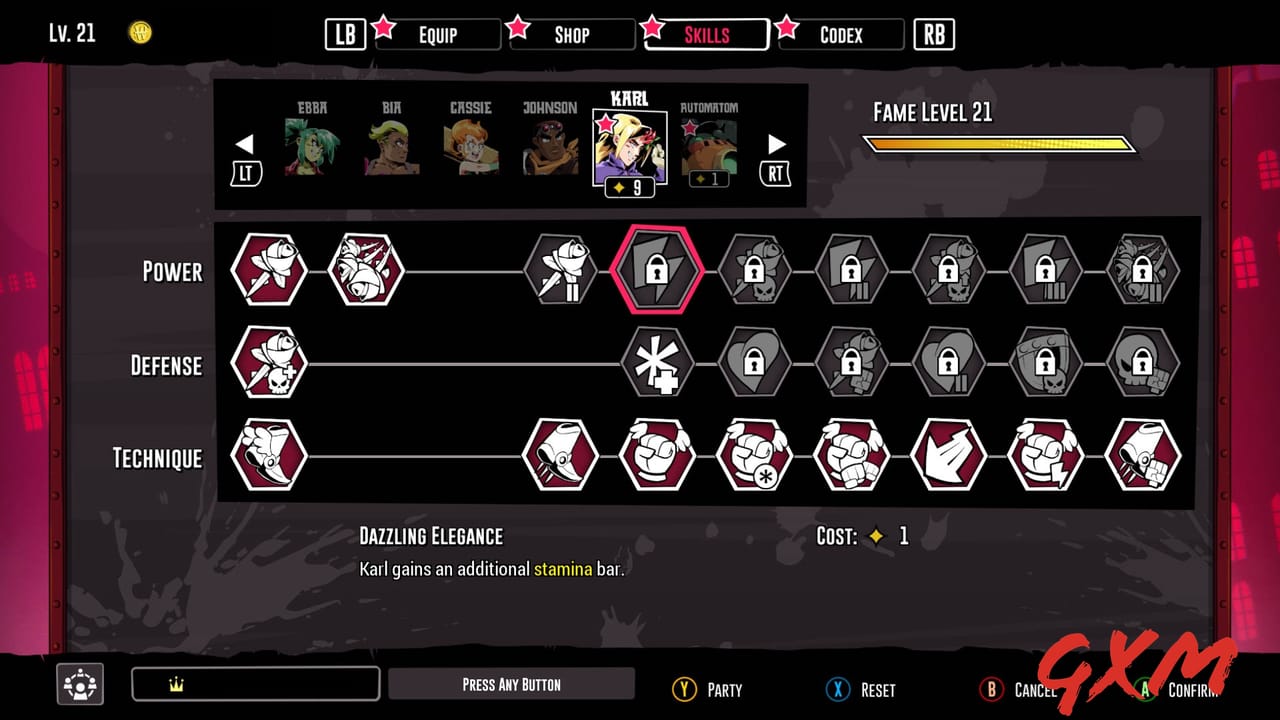Select the cape skill icon in Technique row
The height and width of the screenshot is (720, 1280).
click(949, 458)
